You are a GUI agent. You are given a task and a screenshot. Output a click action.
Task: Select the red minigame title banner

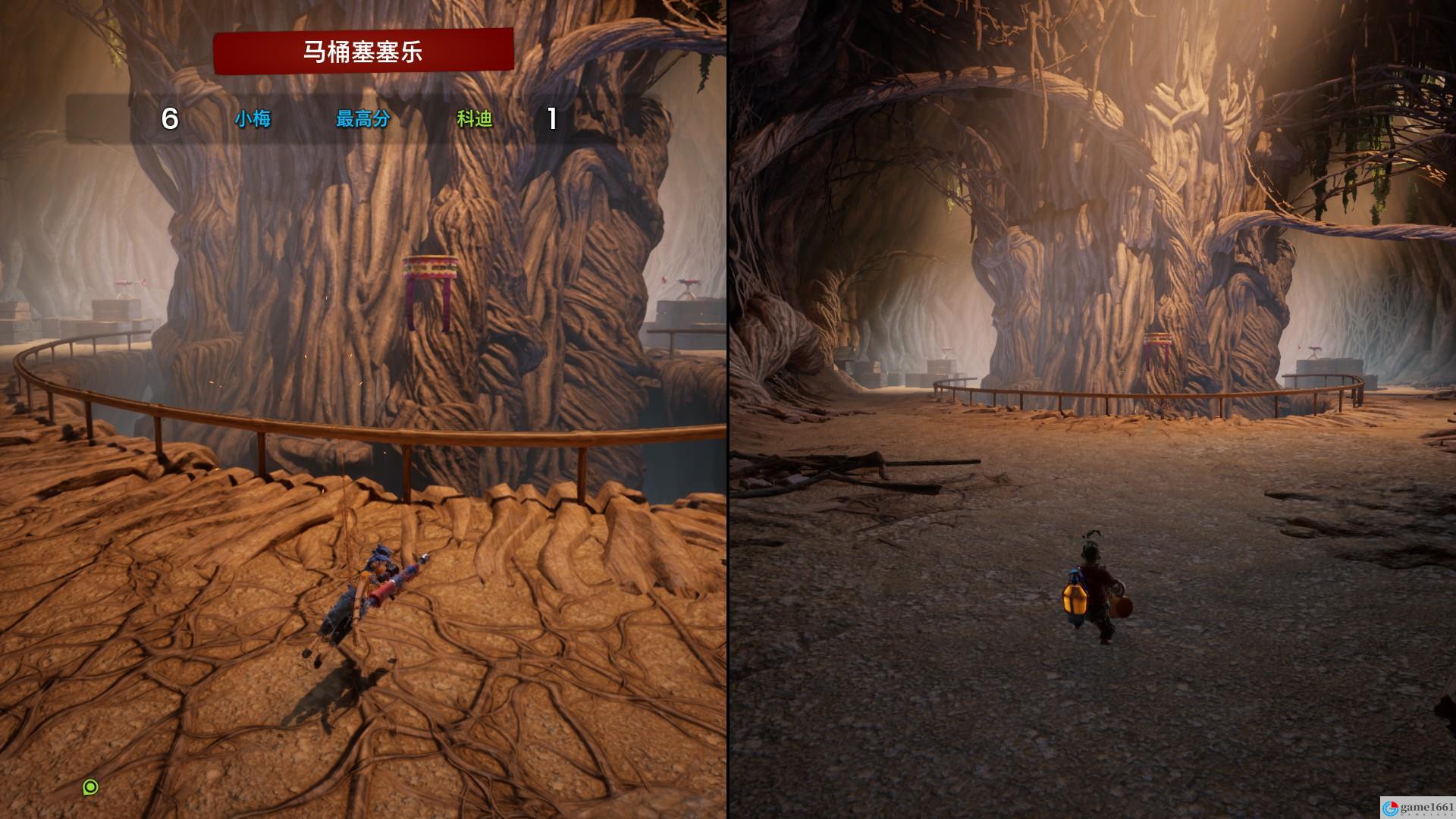click(363, 52)
